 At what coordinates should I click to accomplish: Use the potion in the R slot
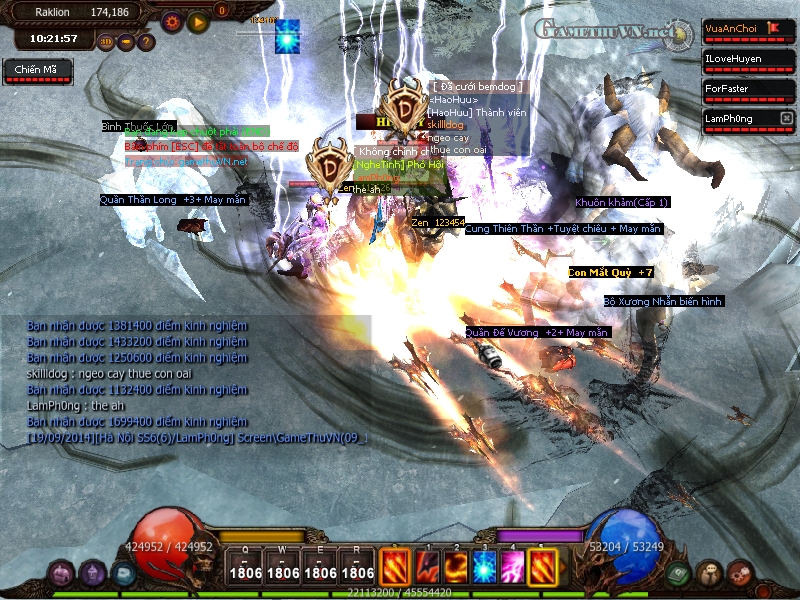(x=357, y=567)
